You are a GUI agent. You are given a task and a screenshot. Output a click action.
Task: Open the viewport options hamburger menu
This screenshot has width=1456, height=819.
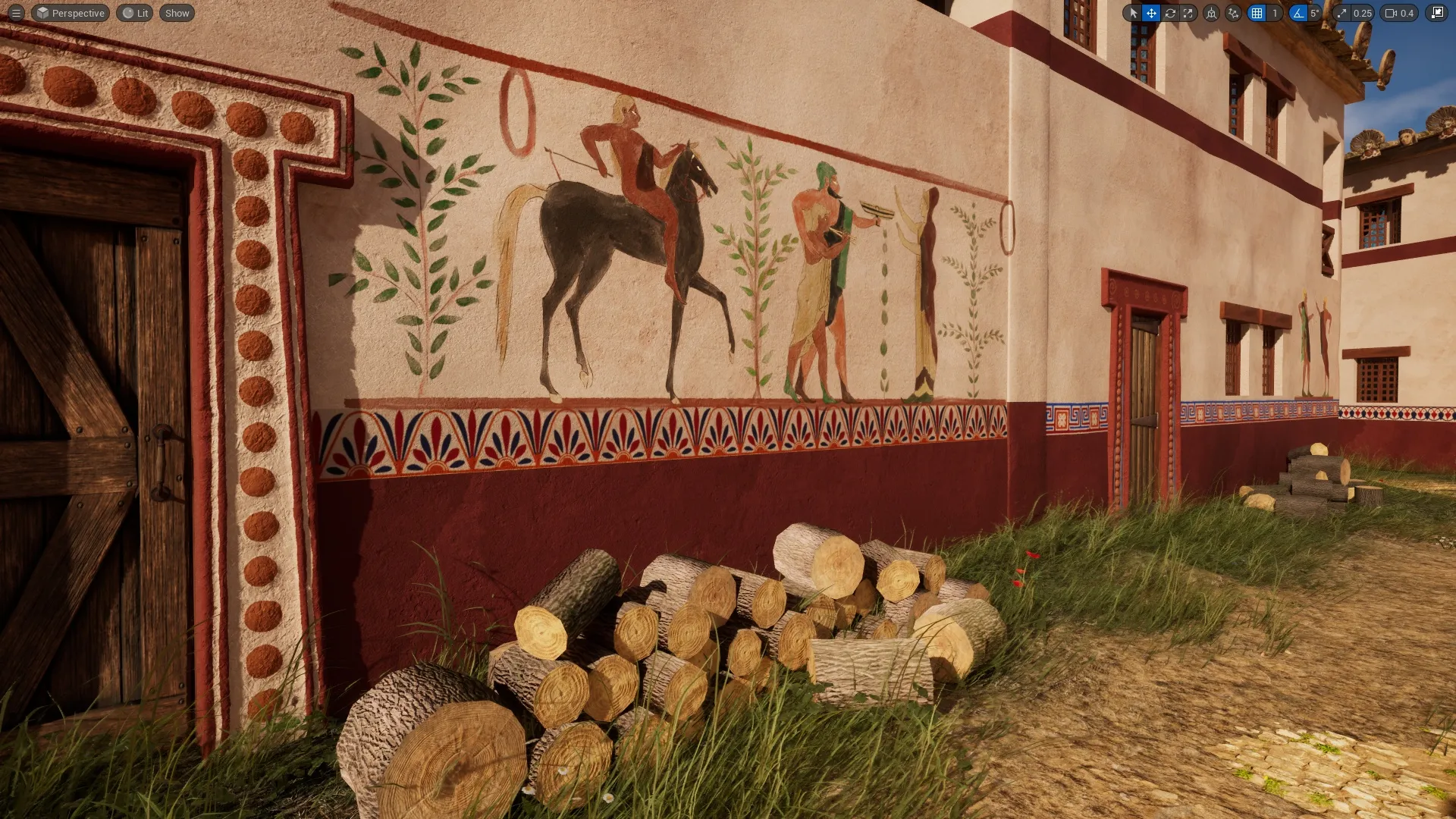tap(17, 13)
